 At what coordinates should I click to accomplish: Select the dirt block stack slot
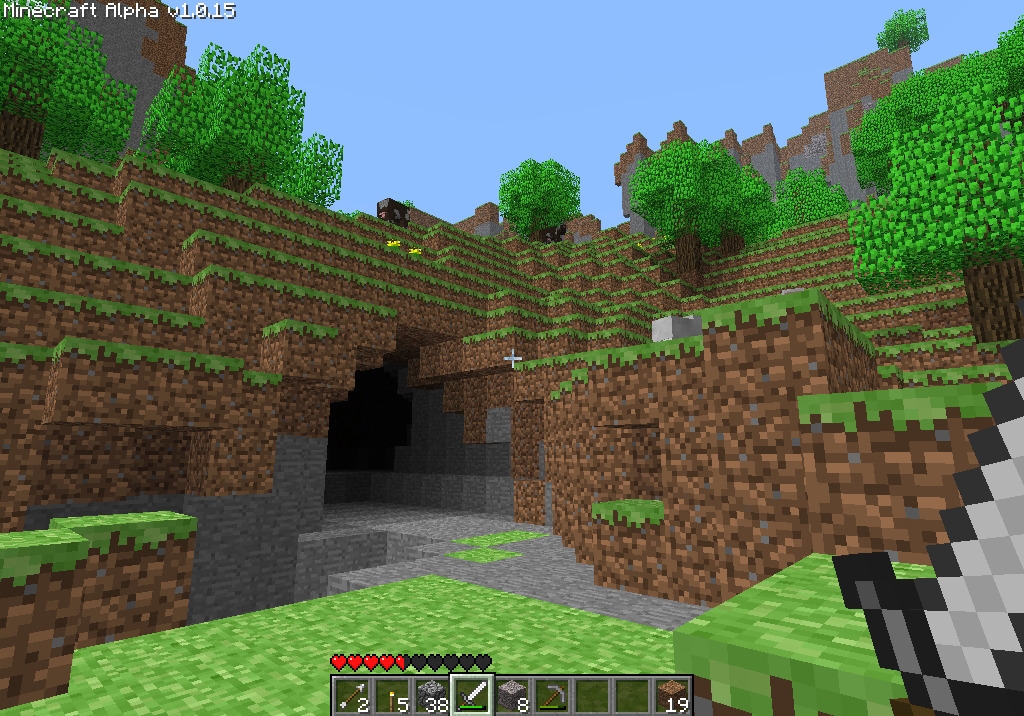[672, 695]
